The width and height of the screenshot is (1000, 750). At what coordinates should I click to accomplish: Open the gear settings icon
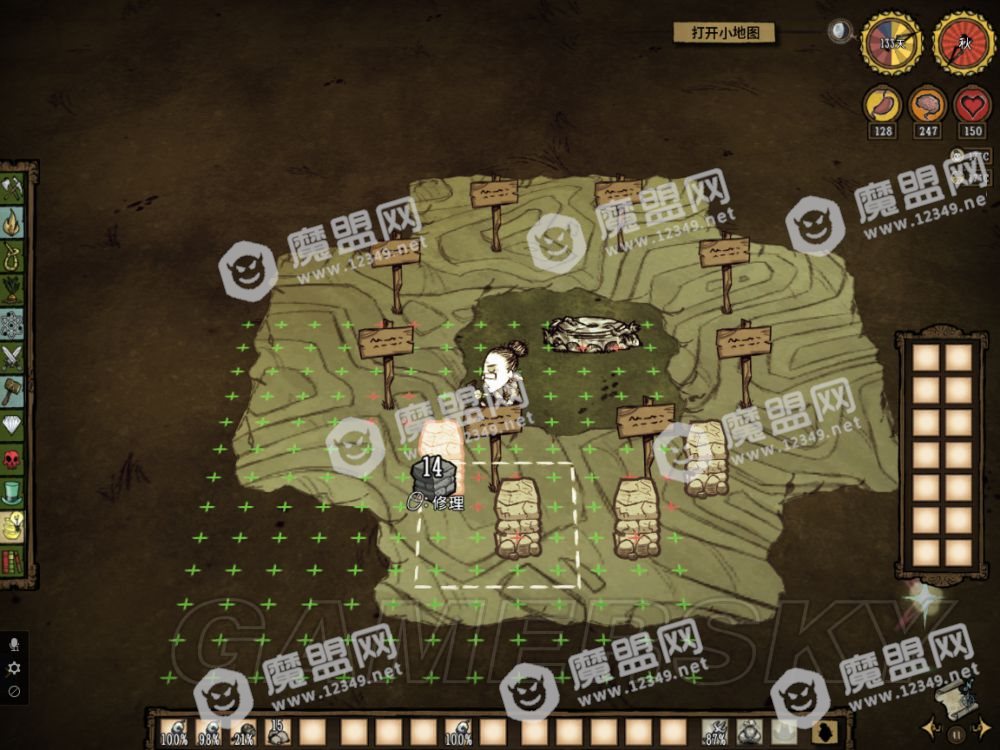pos(14,668)
